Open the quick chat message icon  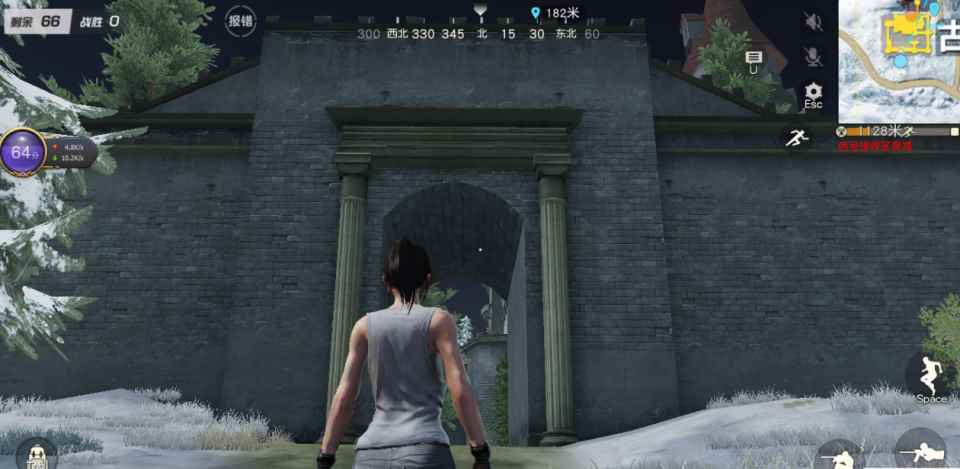point(753,60)
